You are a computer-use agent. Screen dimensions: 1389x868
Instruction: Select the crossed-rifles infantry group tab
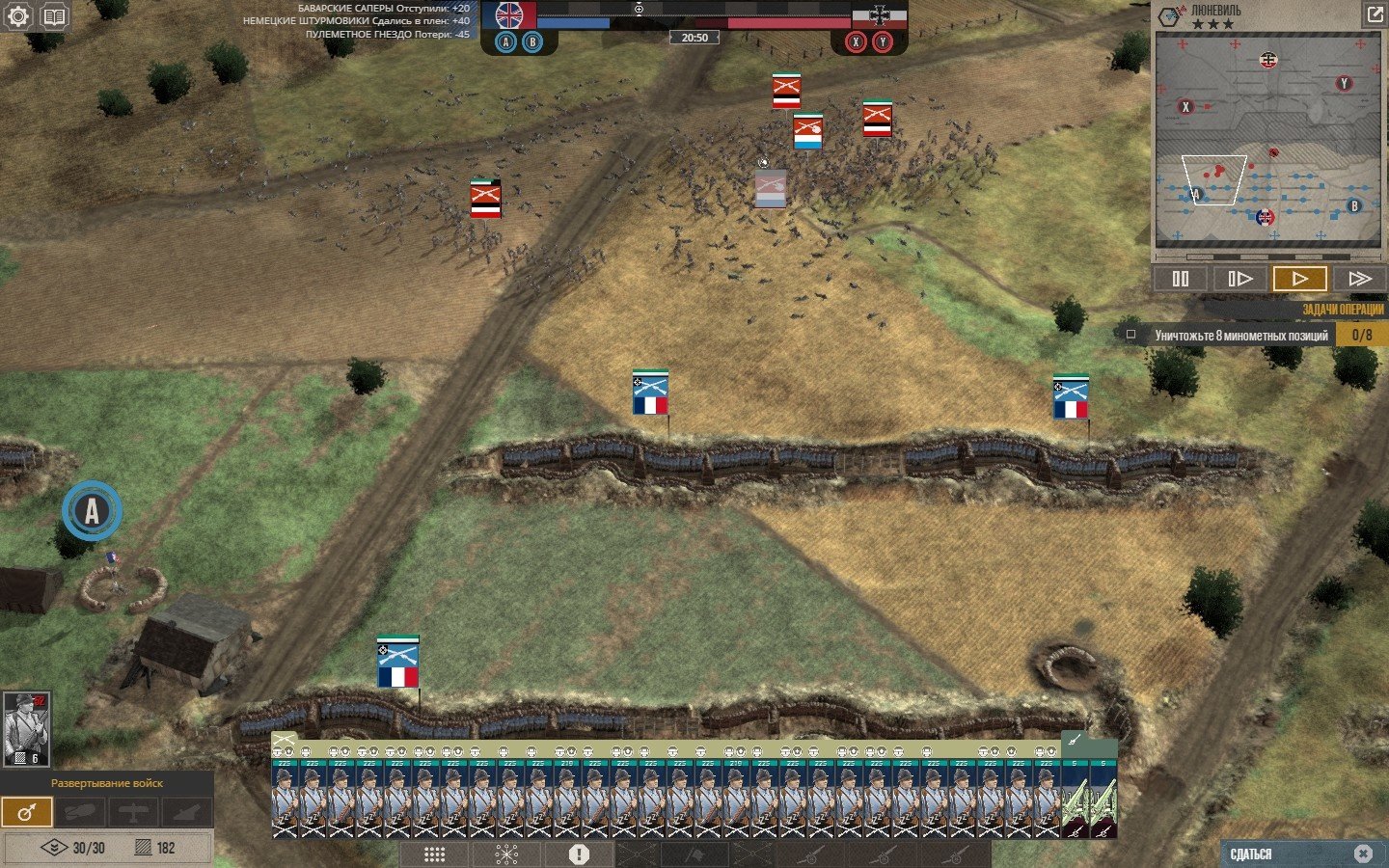point(284,742)
